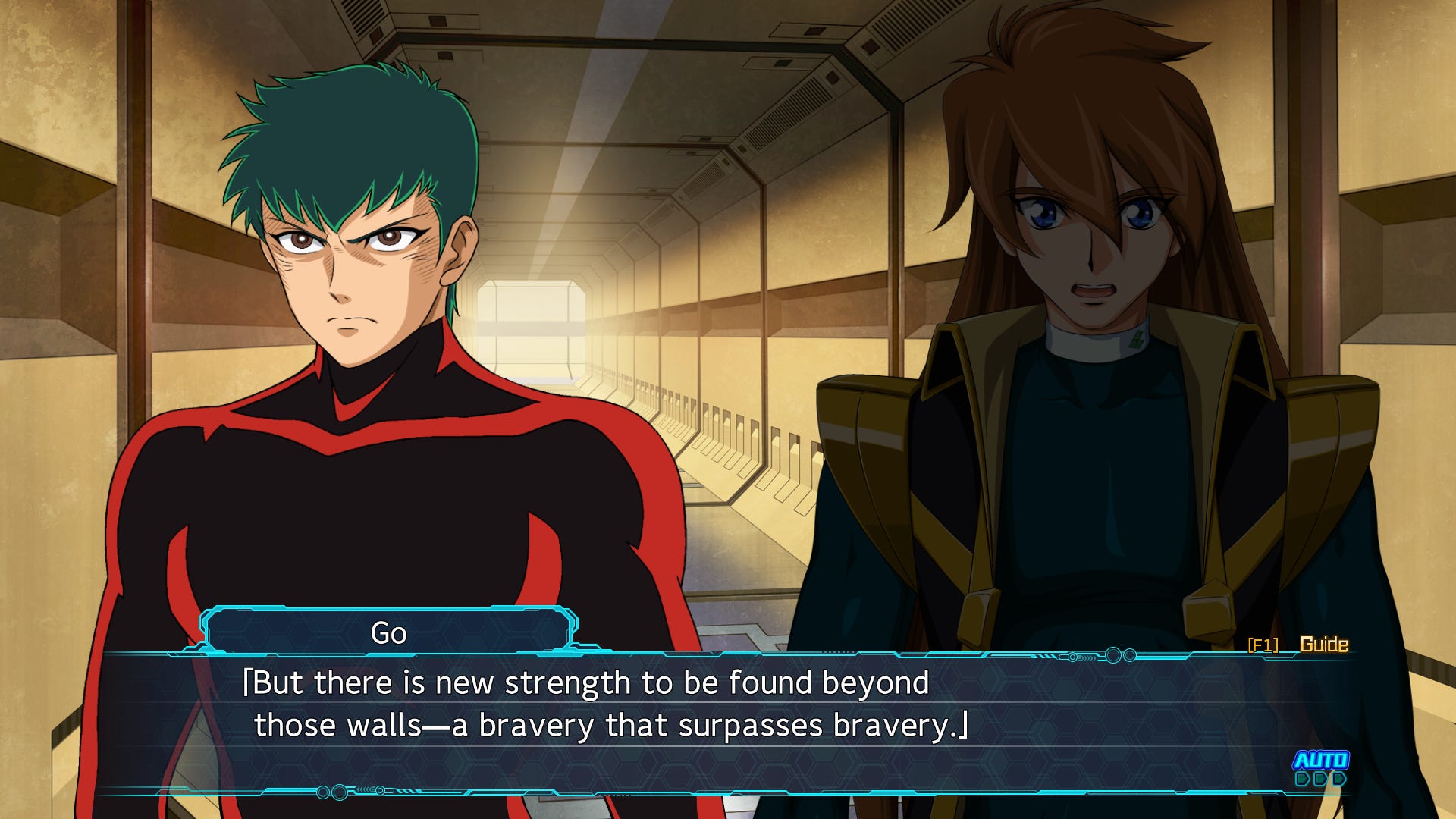Click the circular node icon on the dialogue box bottom border
This screenshot has height=819, width=1456.
tap(340, 792)
